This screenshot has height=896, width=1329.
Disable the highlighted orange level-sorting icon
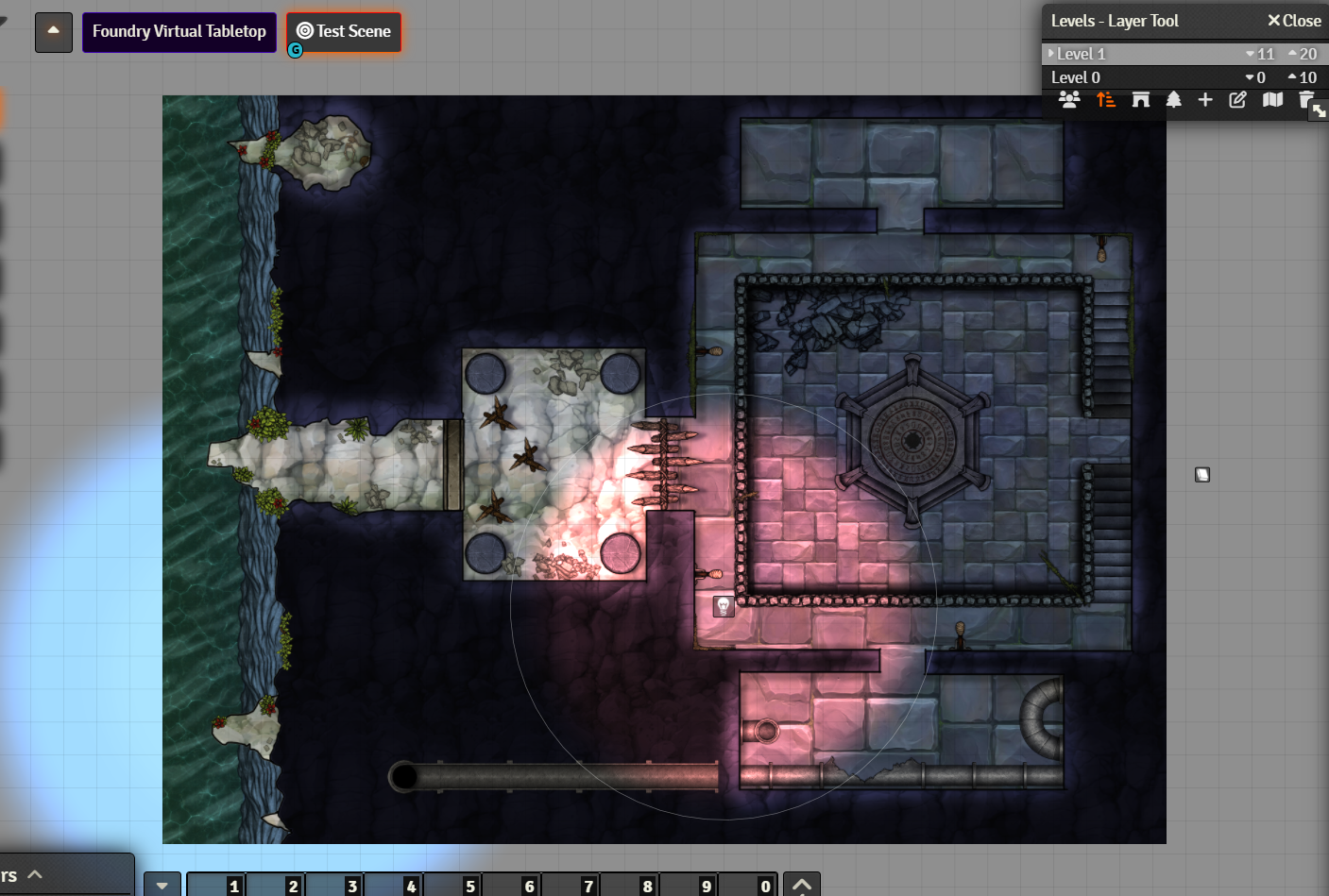pos(1105,99)
